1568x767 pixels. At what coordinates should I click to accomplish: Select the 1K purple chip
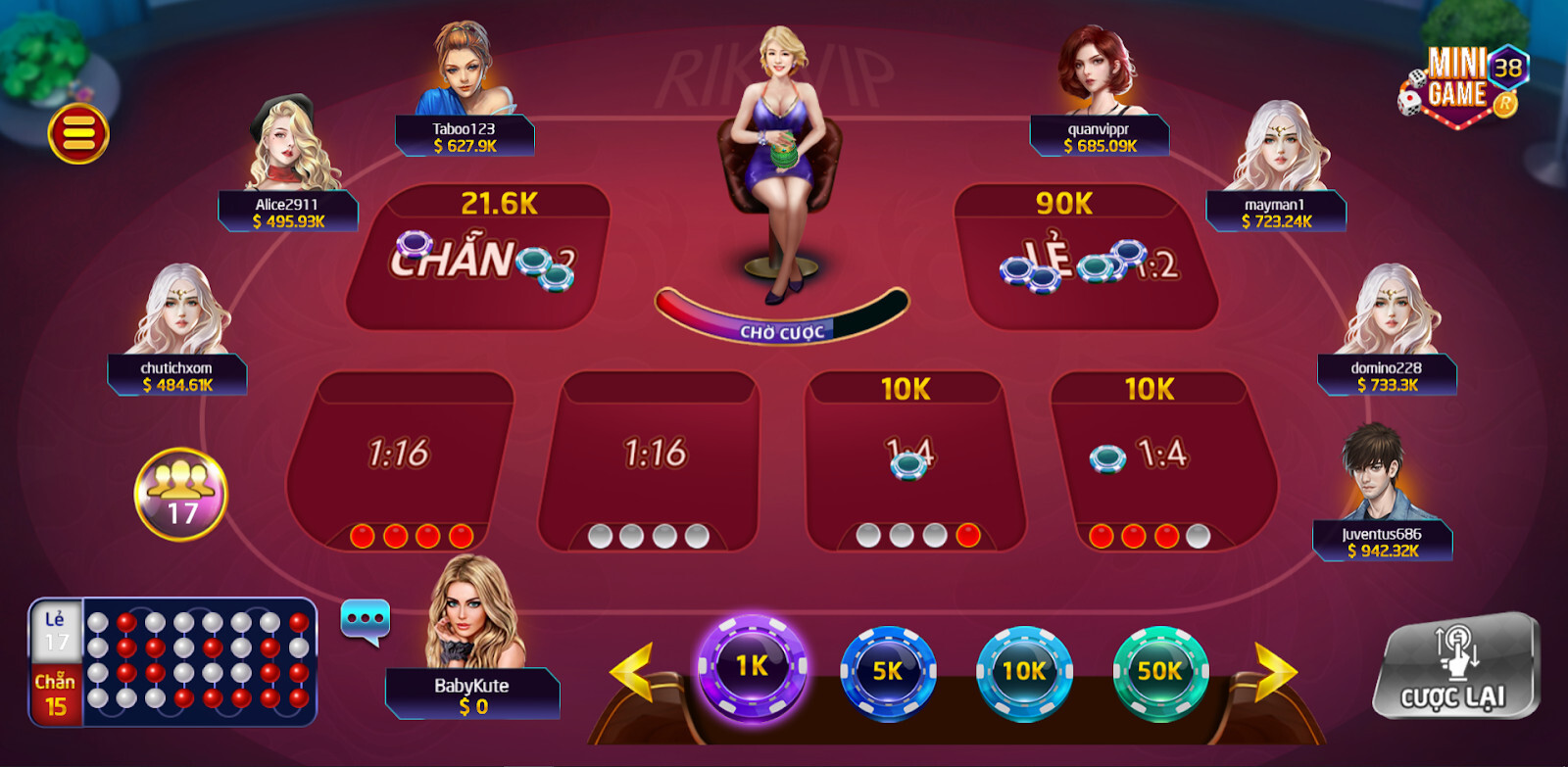pos(752,668)
